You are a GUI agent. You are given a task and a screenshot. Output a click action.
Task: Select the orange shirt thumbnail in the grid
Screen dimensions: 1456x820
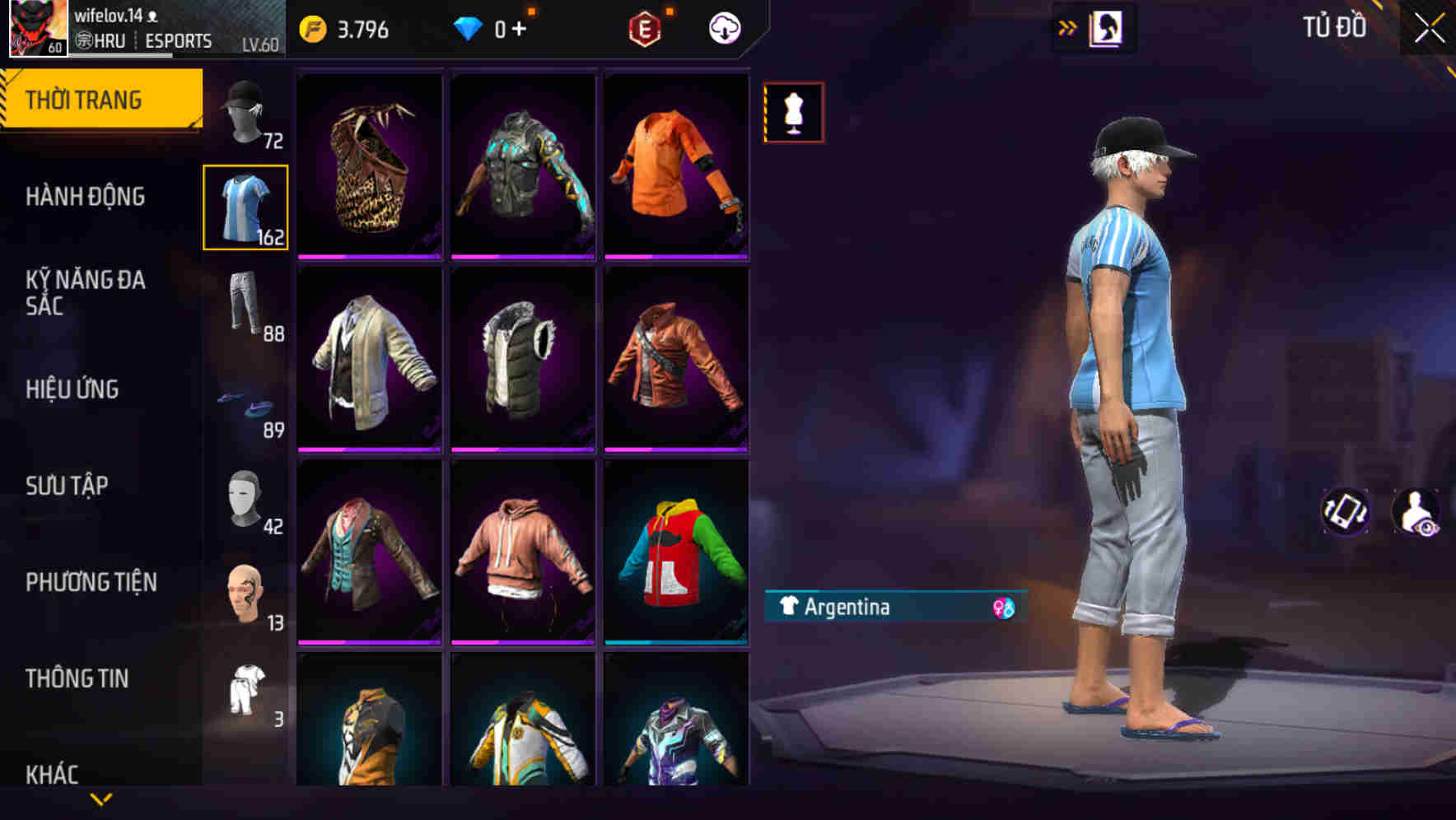(676, 164)
